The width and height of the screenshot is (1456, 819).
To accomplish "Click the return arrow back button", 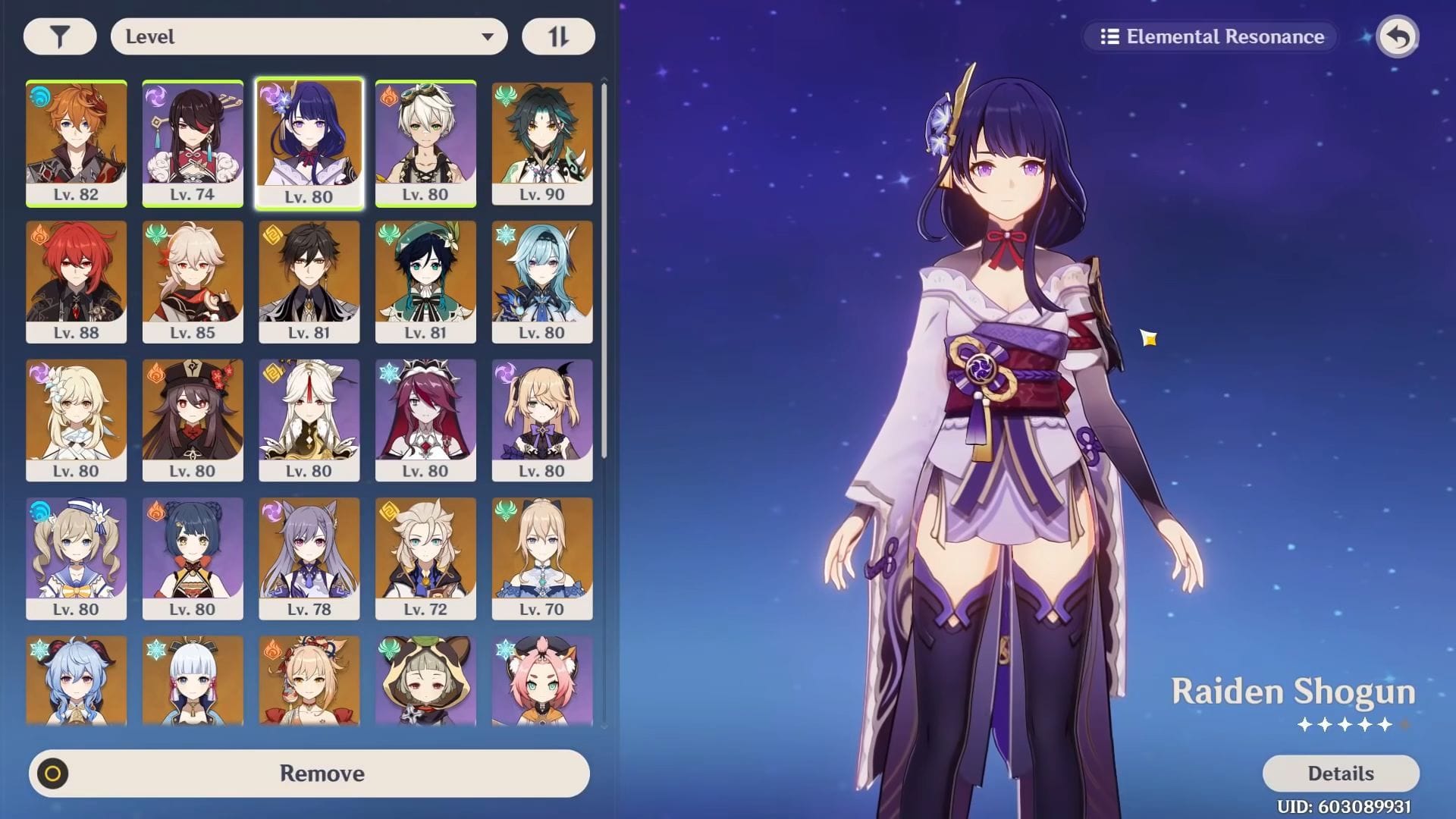I will [x=1397, y=36].
